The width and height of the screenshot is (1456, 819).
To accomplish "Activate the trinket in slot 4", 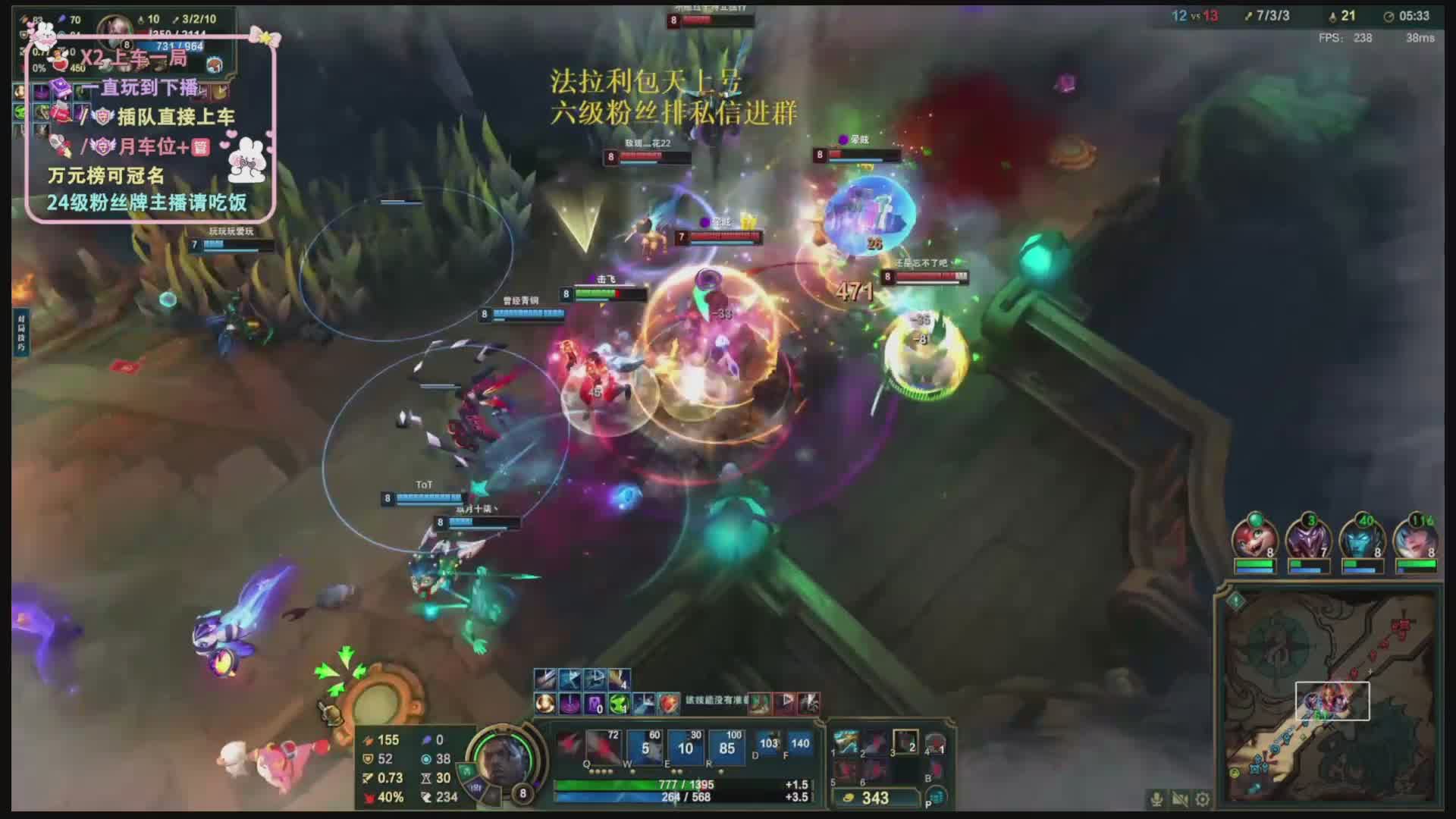I will pyautogui.click(x=935, y=743).
